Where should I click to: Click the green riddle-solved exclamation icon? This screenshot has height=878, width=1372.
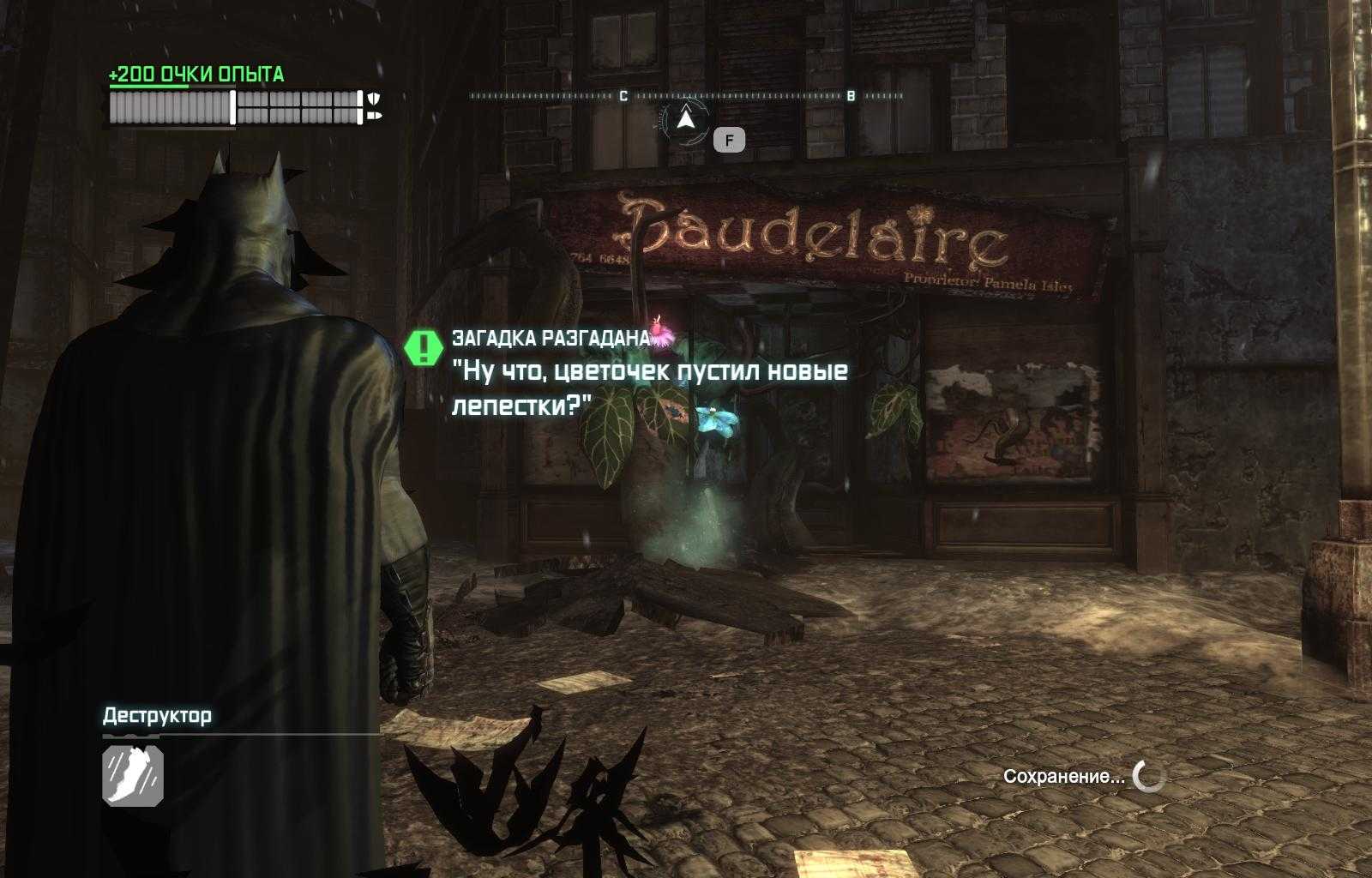tap(423, 346)
